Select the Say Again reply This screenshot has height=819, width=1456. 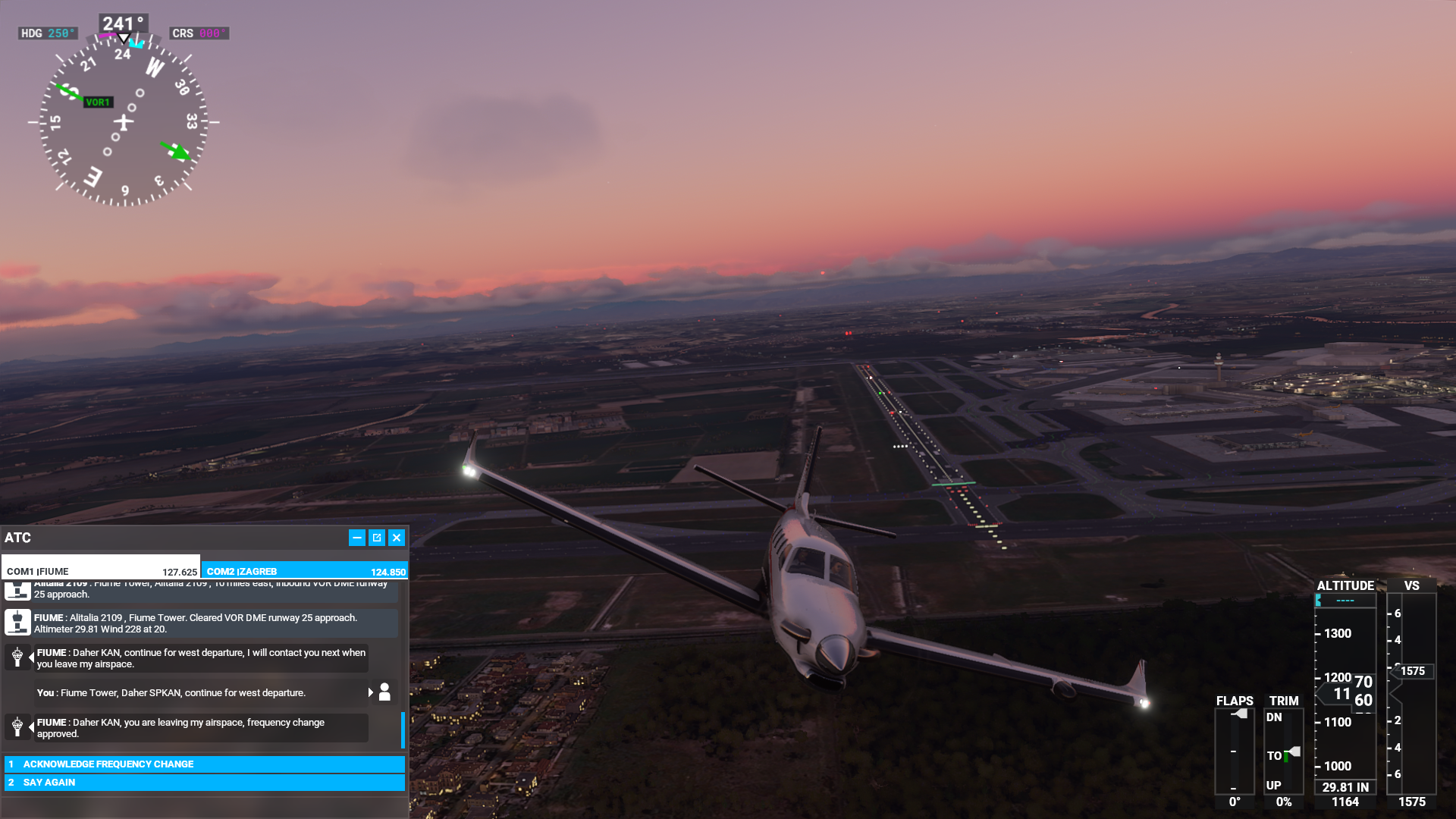coord(205,783)
